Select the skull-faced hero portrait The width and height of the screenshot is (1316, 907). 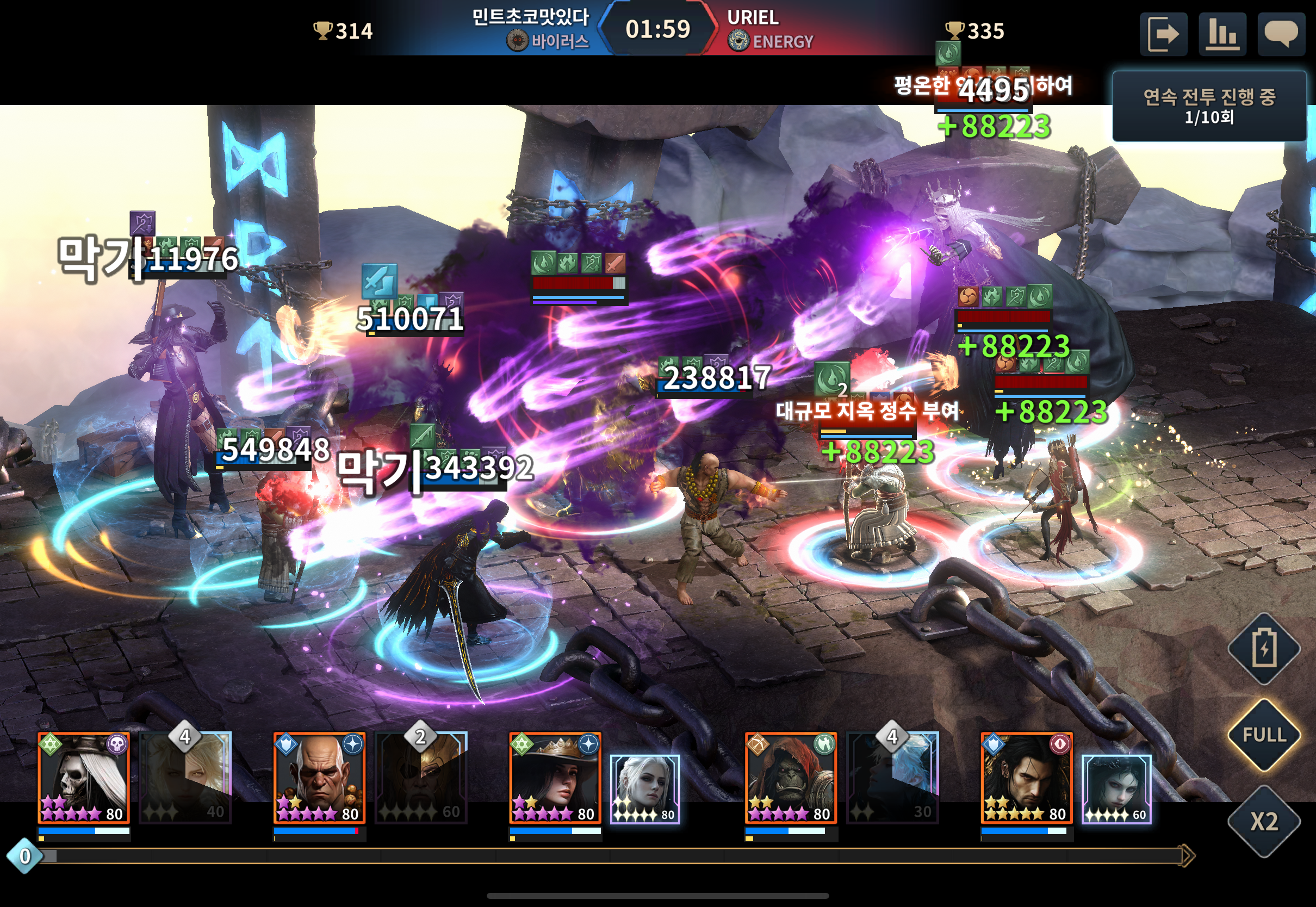point(84,778)
